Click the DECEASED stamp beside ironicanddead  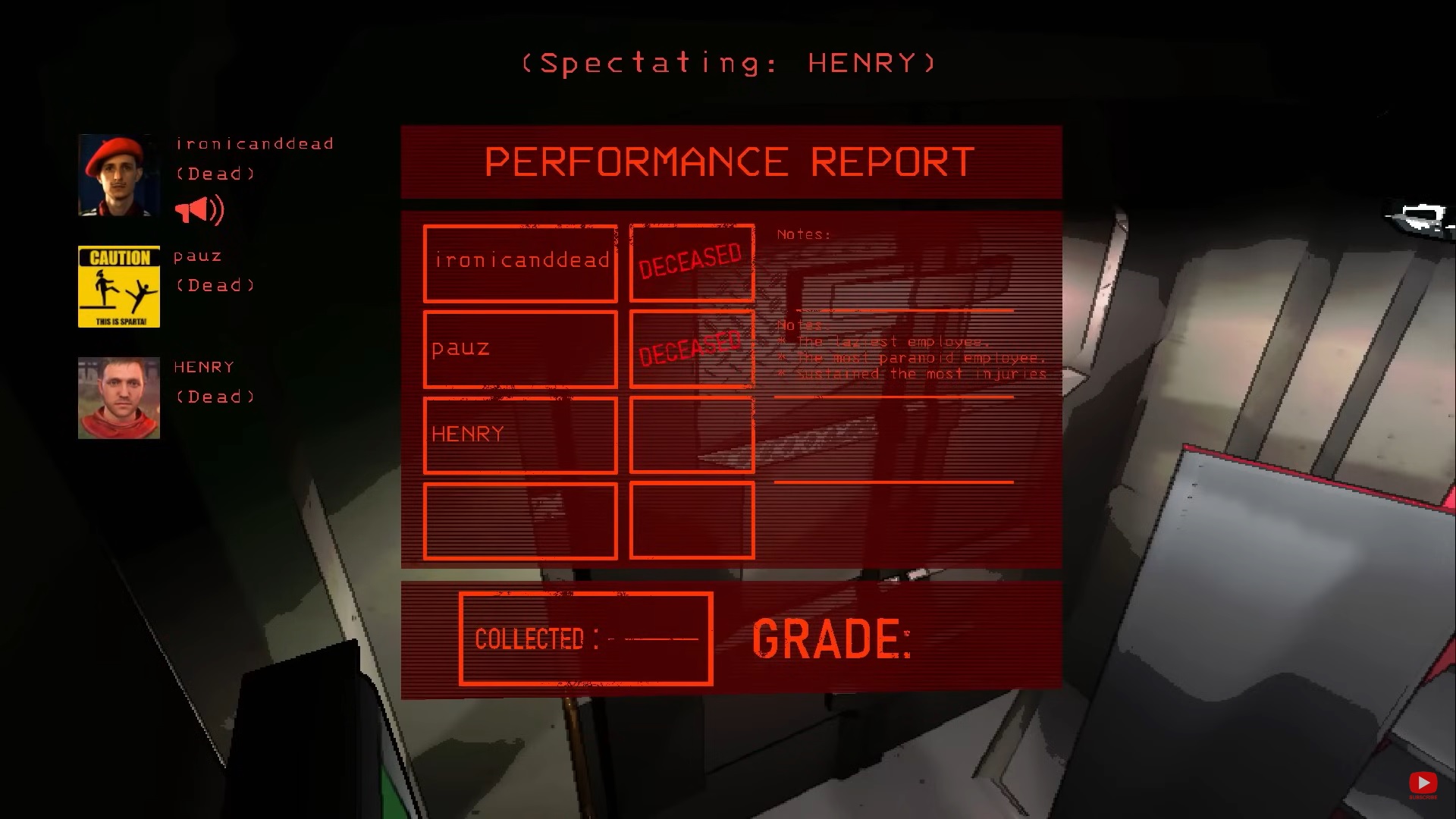[x=690, y=261]
